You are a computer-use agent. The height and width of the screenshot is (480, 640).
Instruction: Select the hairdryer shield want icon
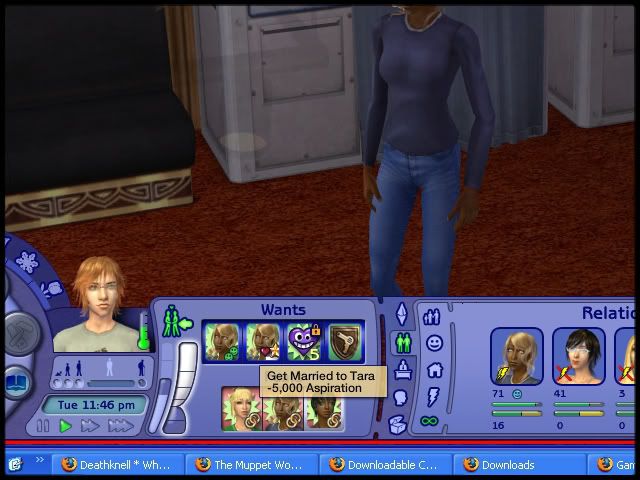[343, 341]
